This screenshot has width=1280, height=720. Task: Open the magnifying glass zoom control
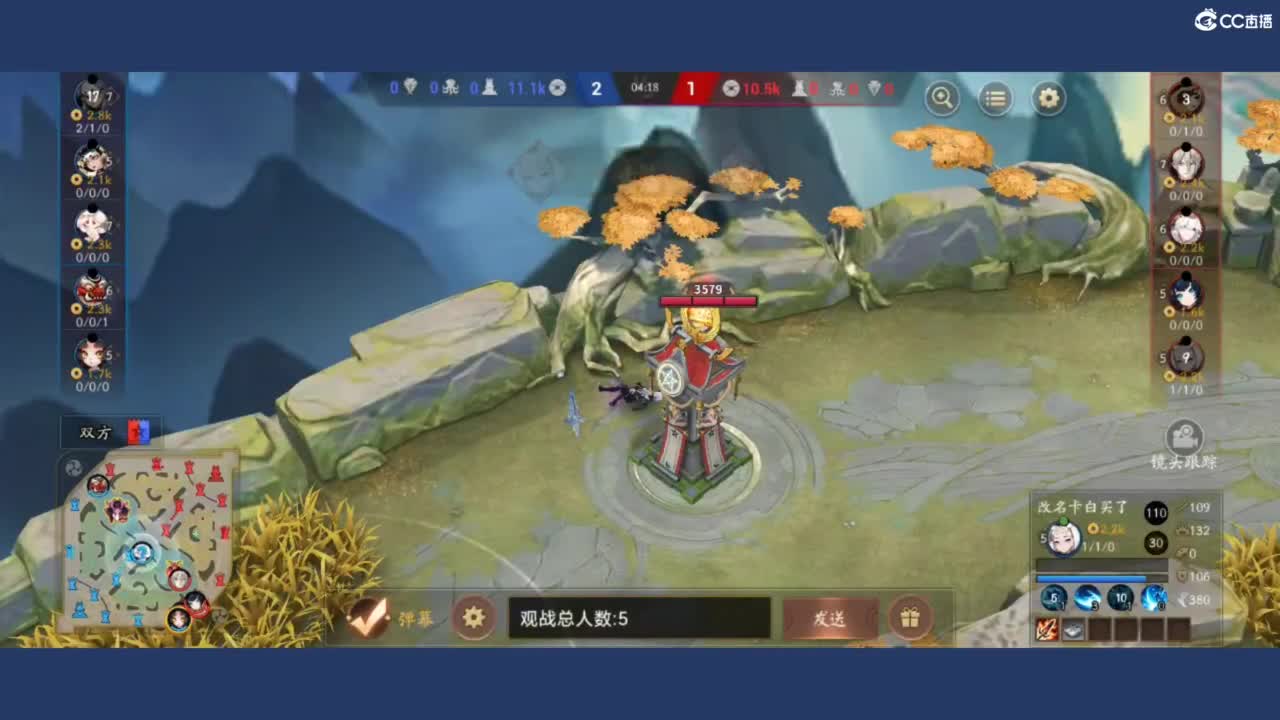click(941, 100)
